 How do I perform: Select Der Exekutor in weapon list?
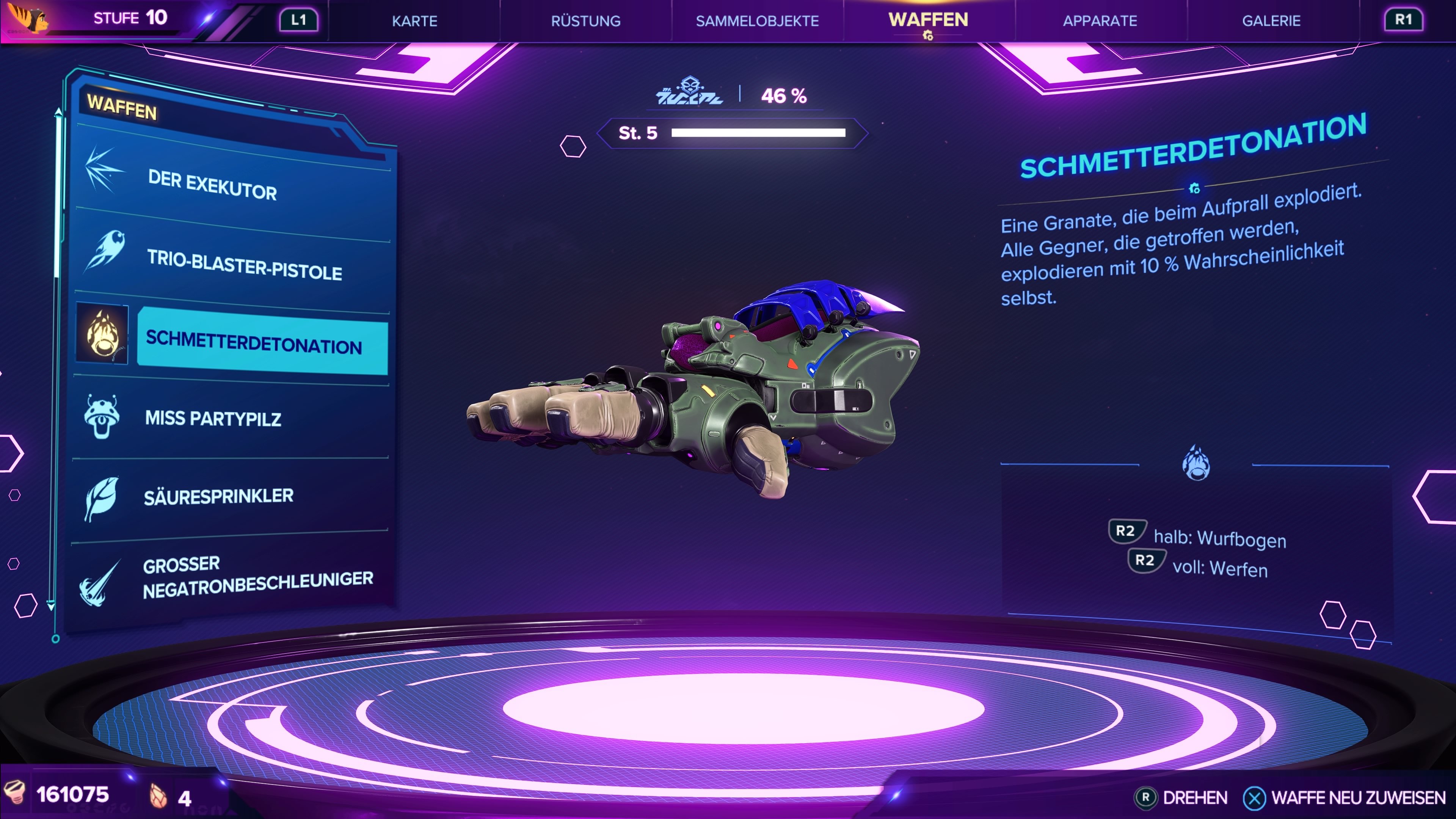[x=232, y=184]
